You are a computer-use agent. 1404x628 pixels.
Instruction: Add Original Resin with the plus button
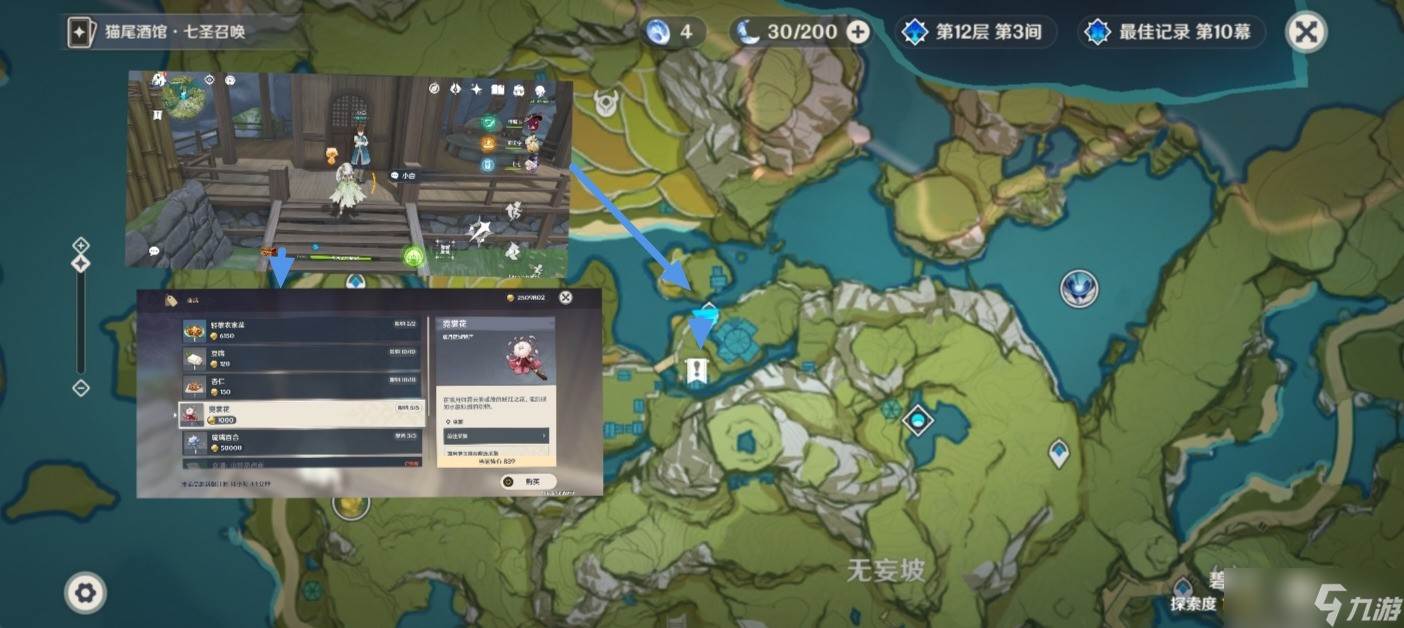(x=858, y=32)
